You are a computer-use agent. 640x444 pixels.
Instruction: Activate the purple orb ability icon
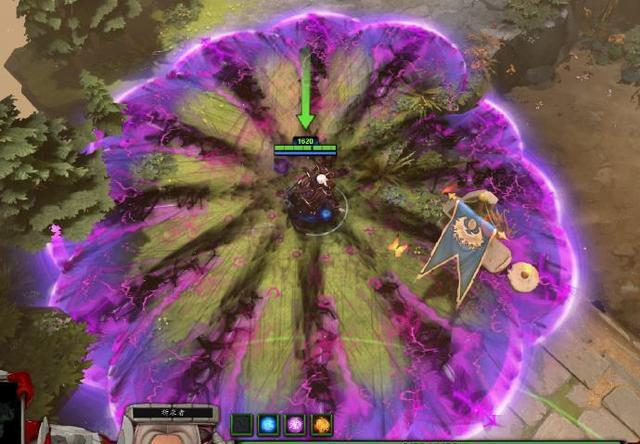coord(295,424)
